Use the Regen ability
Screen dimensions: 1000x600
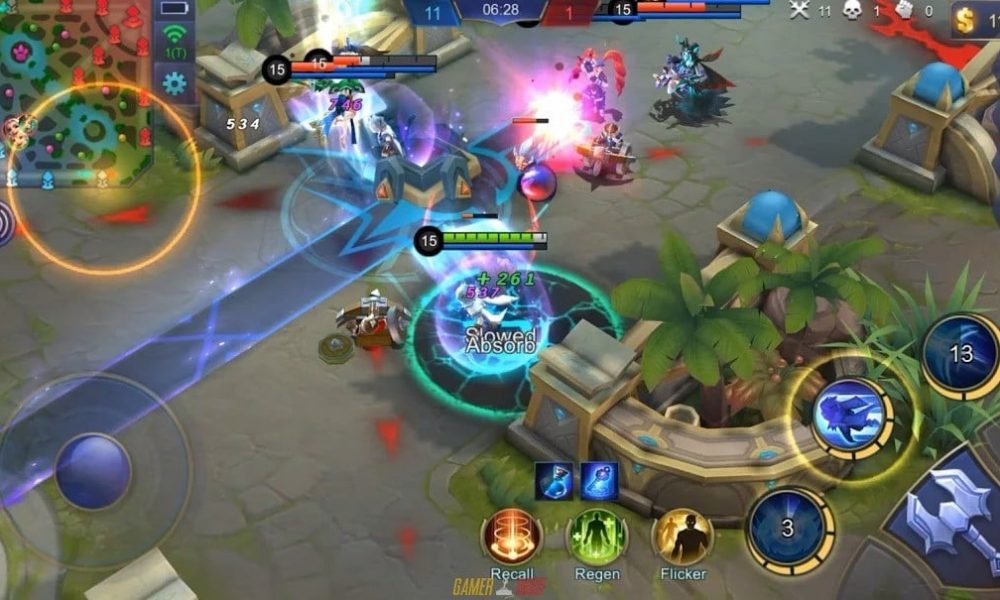(x=597, y=537)
